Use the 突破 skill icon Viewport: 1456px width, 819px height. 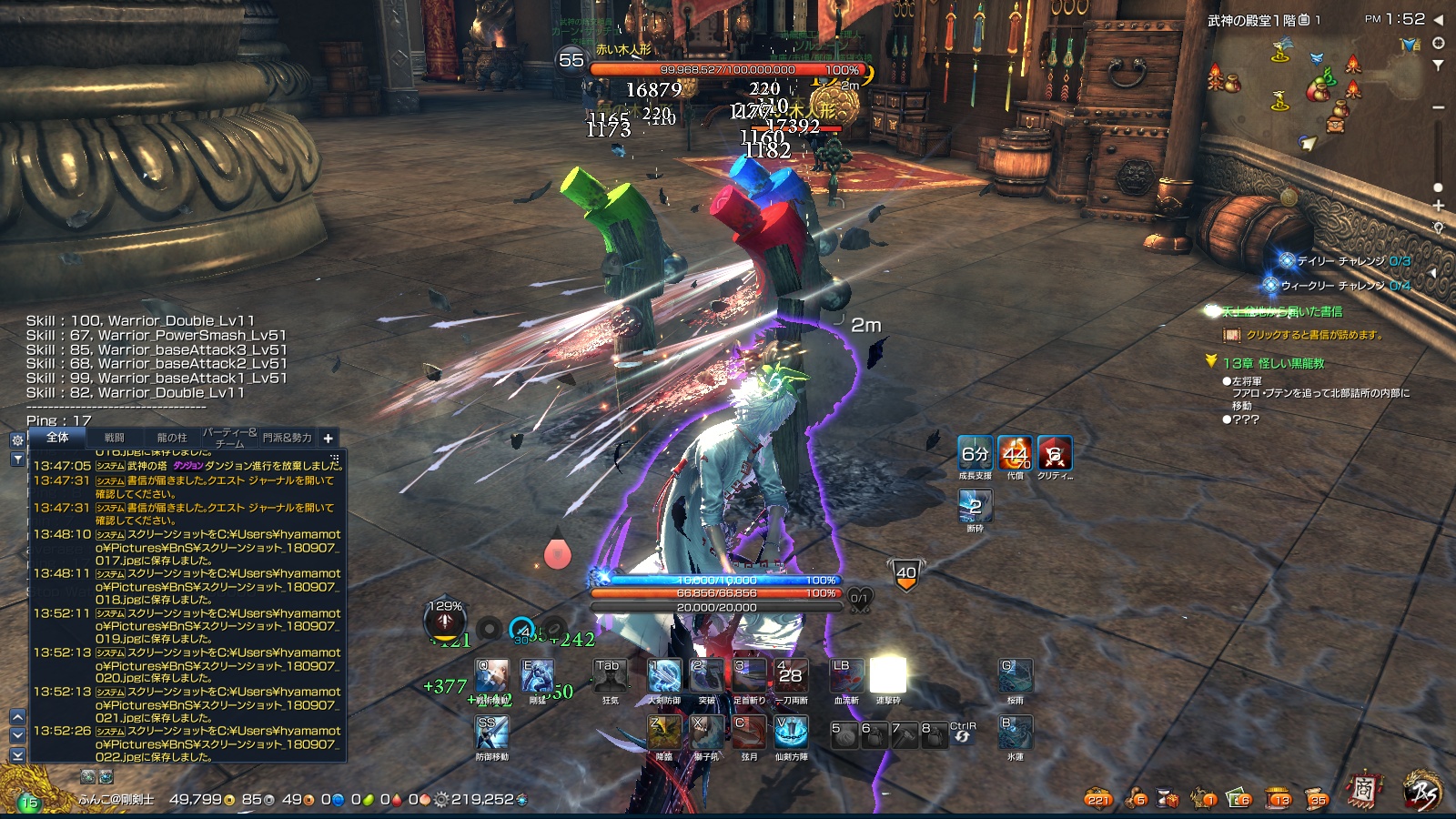[x=707, y=676]
